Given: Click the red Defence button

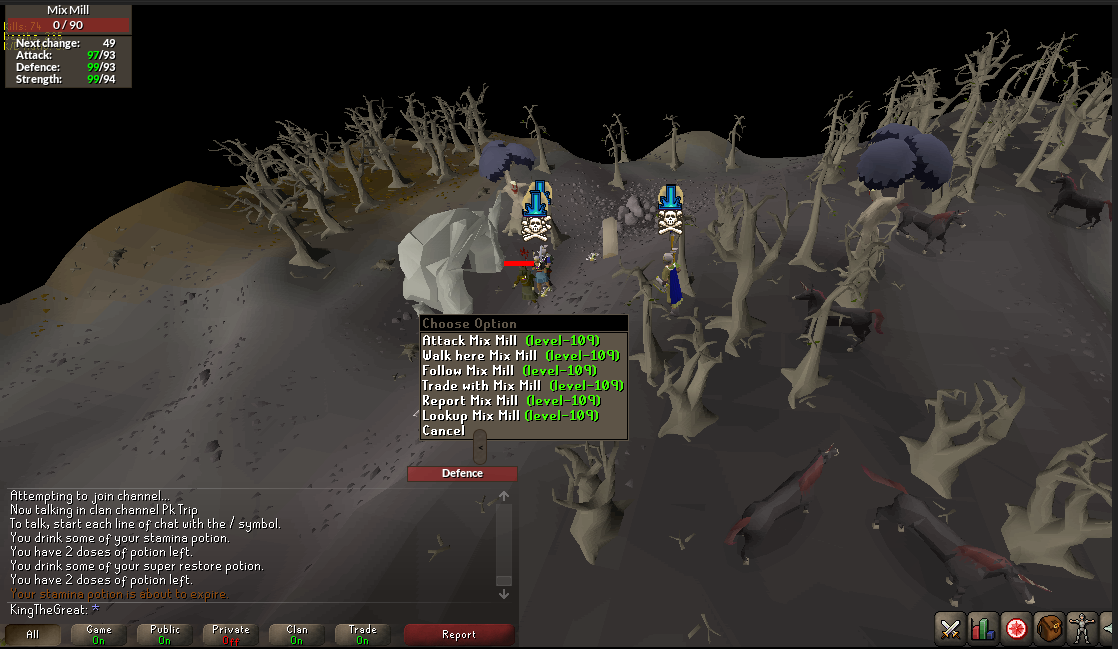Looking at the screenshot, I should [462, 474].
